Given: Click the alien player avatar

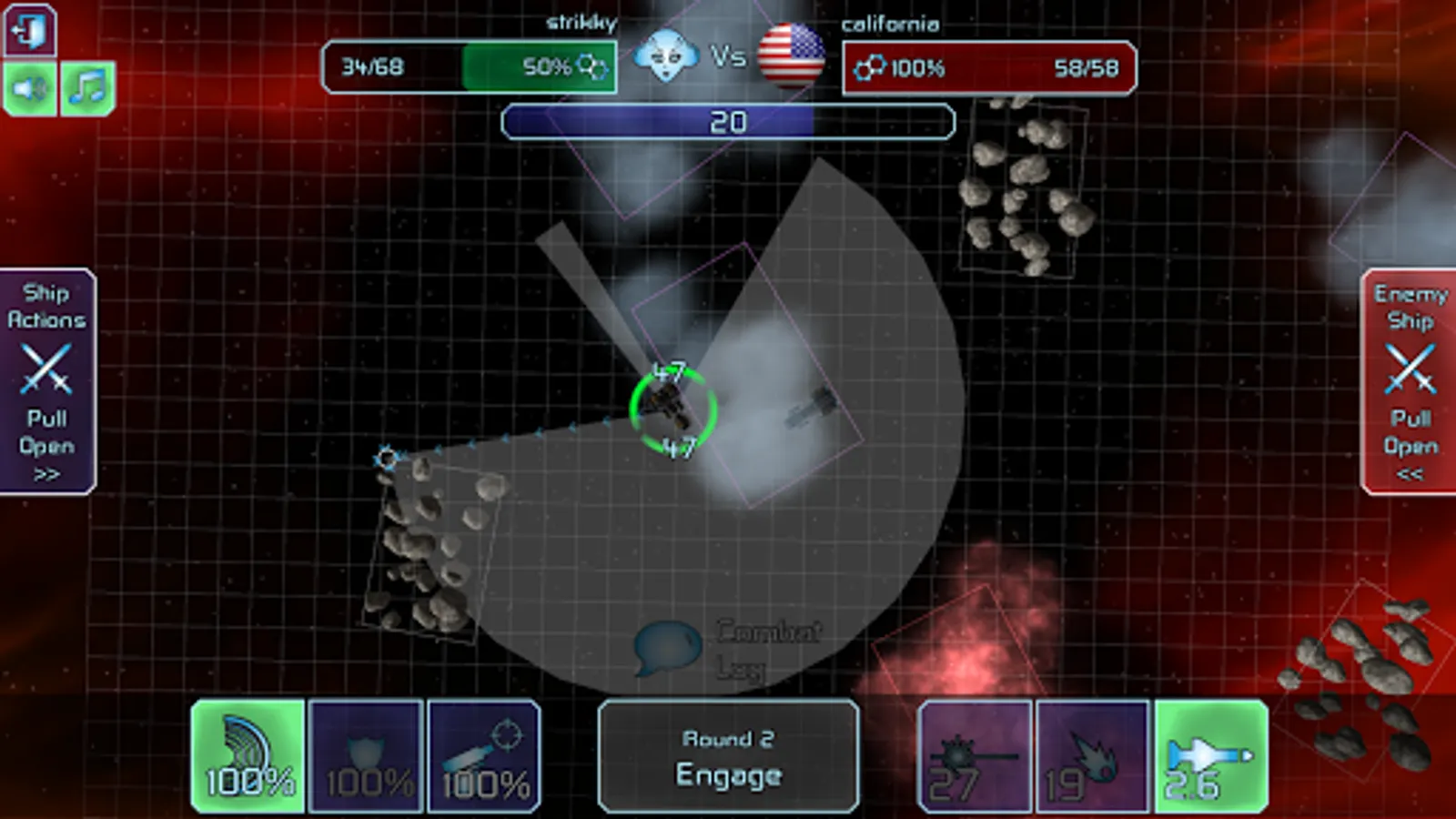Looking at the screenshot, I should (x=665, y=56).
